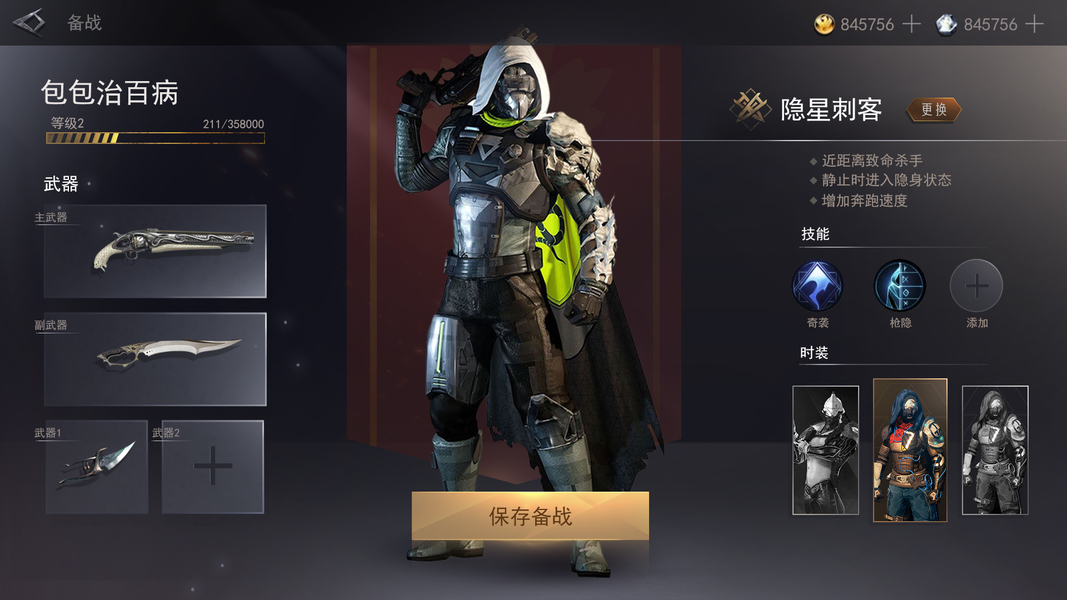The image size is (1067, 600).
Task: Choose the white armored outfit thumbnail
Action: (x=825, y=450)
